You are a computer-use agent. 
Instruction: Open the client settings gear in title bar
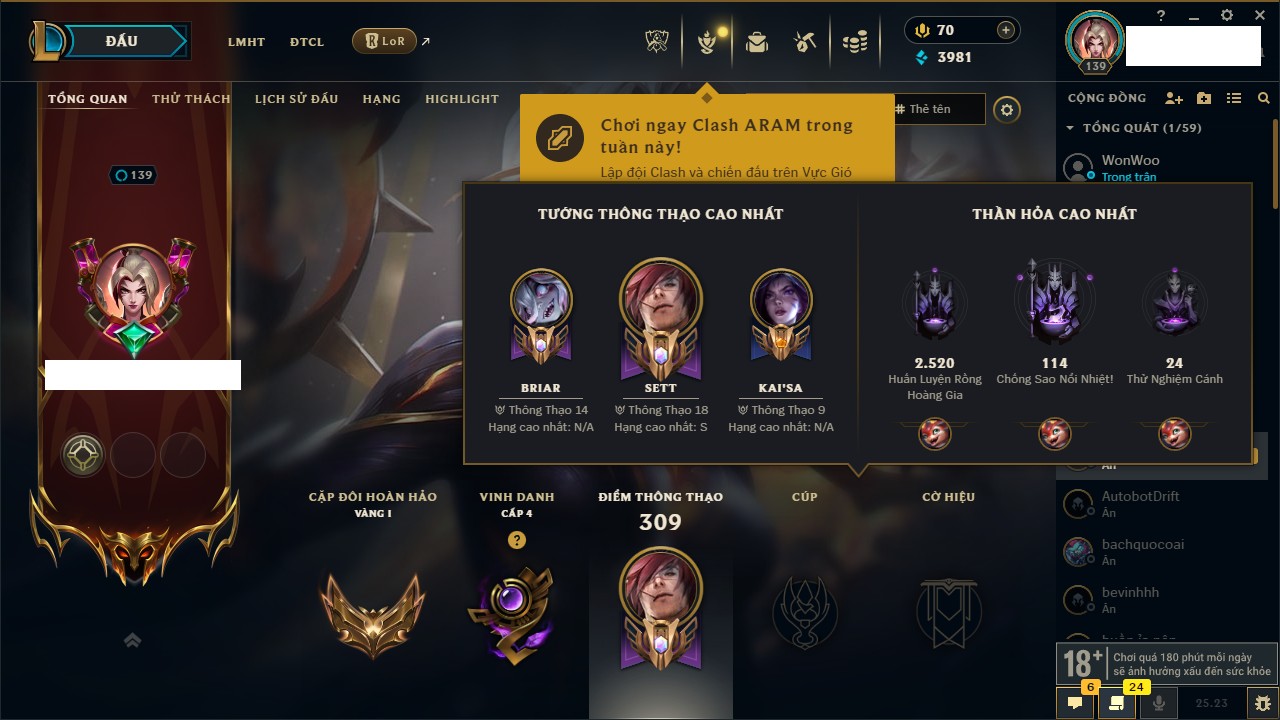pyautogui.click(x=1227, y=15)
